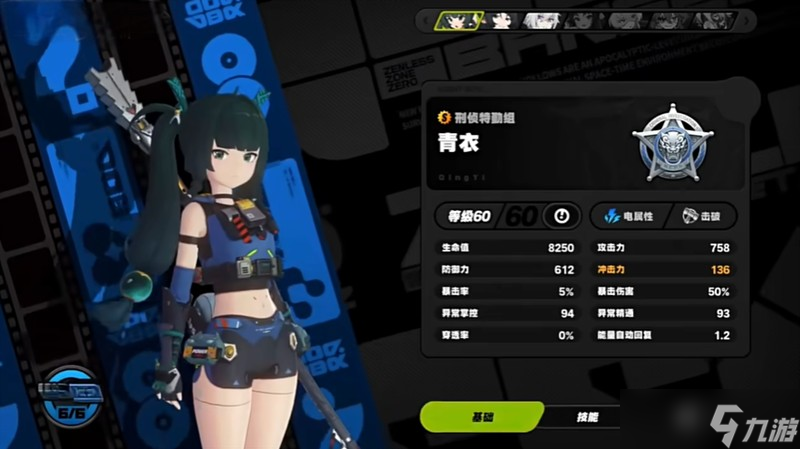Select the 基础 (Basic) tab

[x=483, y=416]
